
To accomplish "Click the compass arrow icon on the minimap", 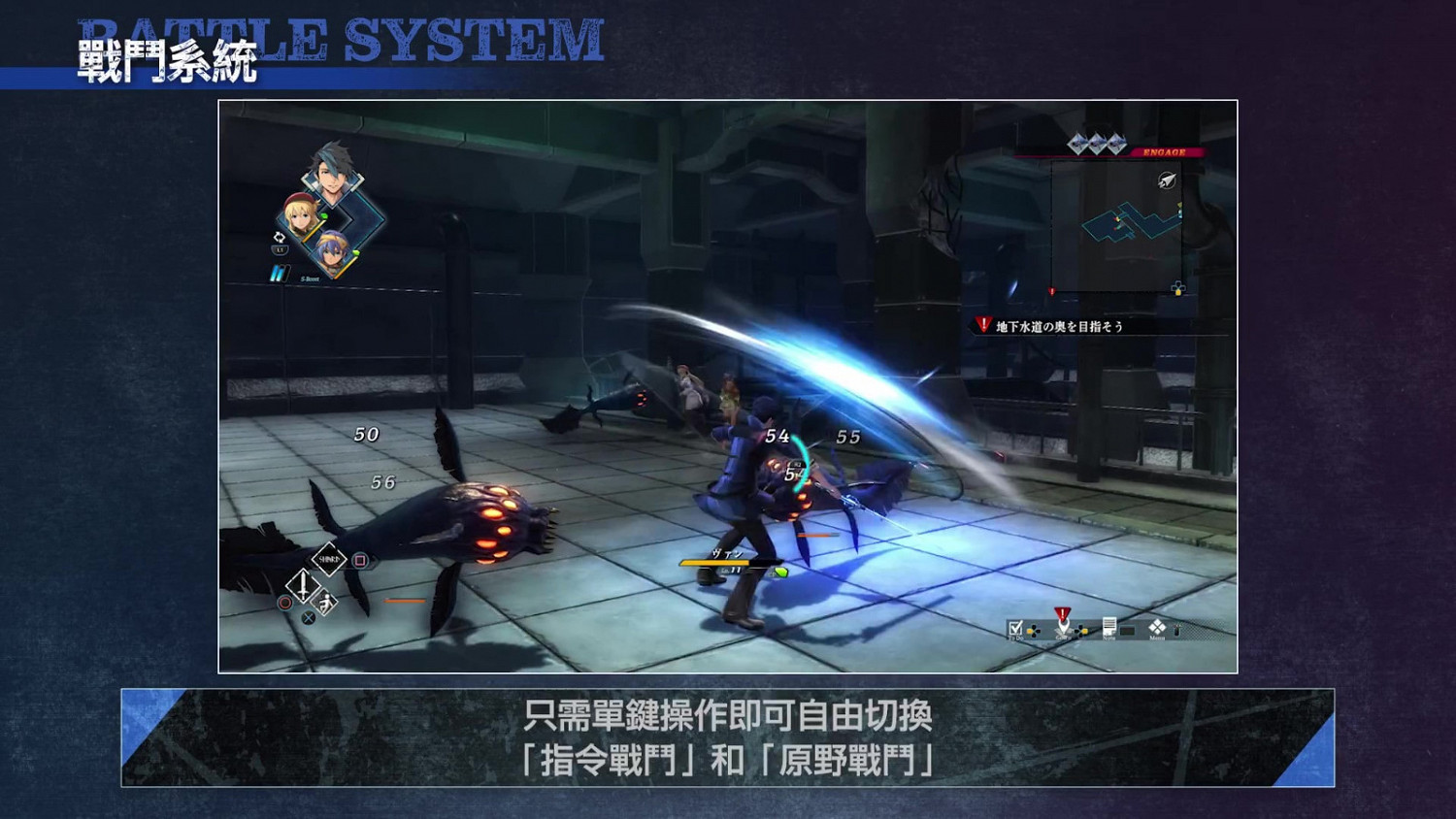I will tap(1167, 180).
